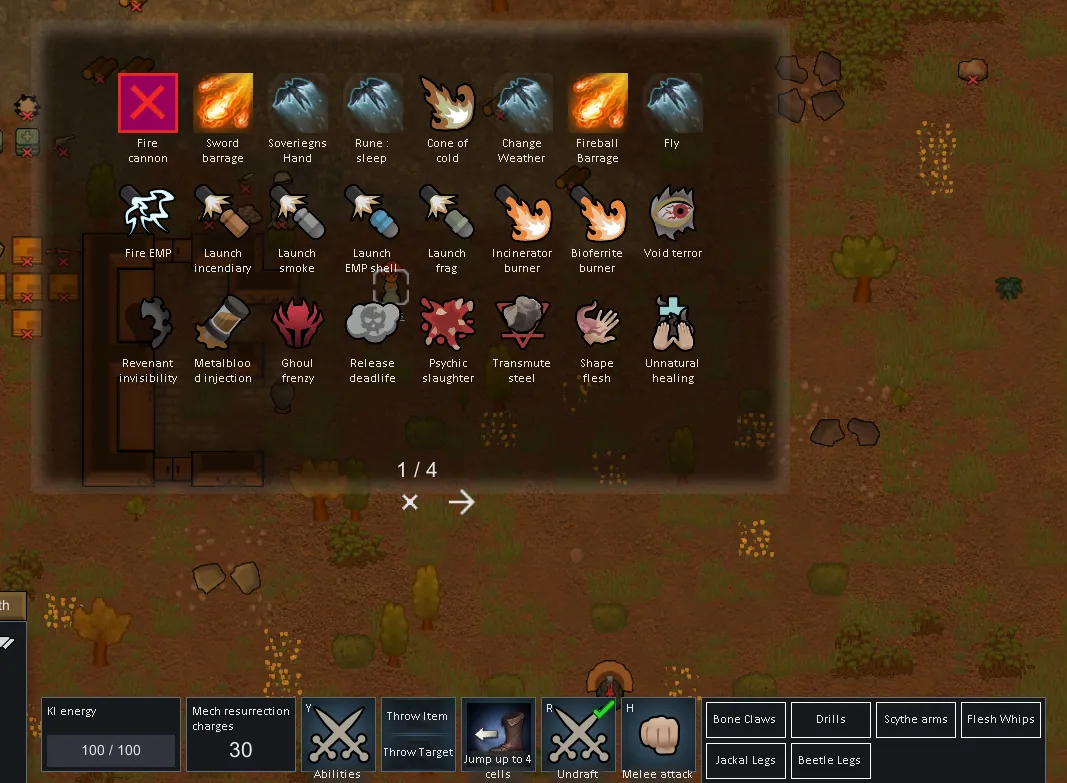Screen dimensions: 1067x783
Task: Select the Beetle Legs option
Action: pyautogui.click(x=829, y=760)
